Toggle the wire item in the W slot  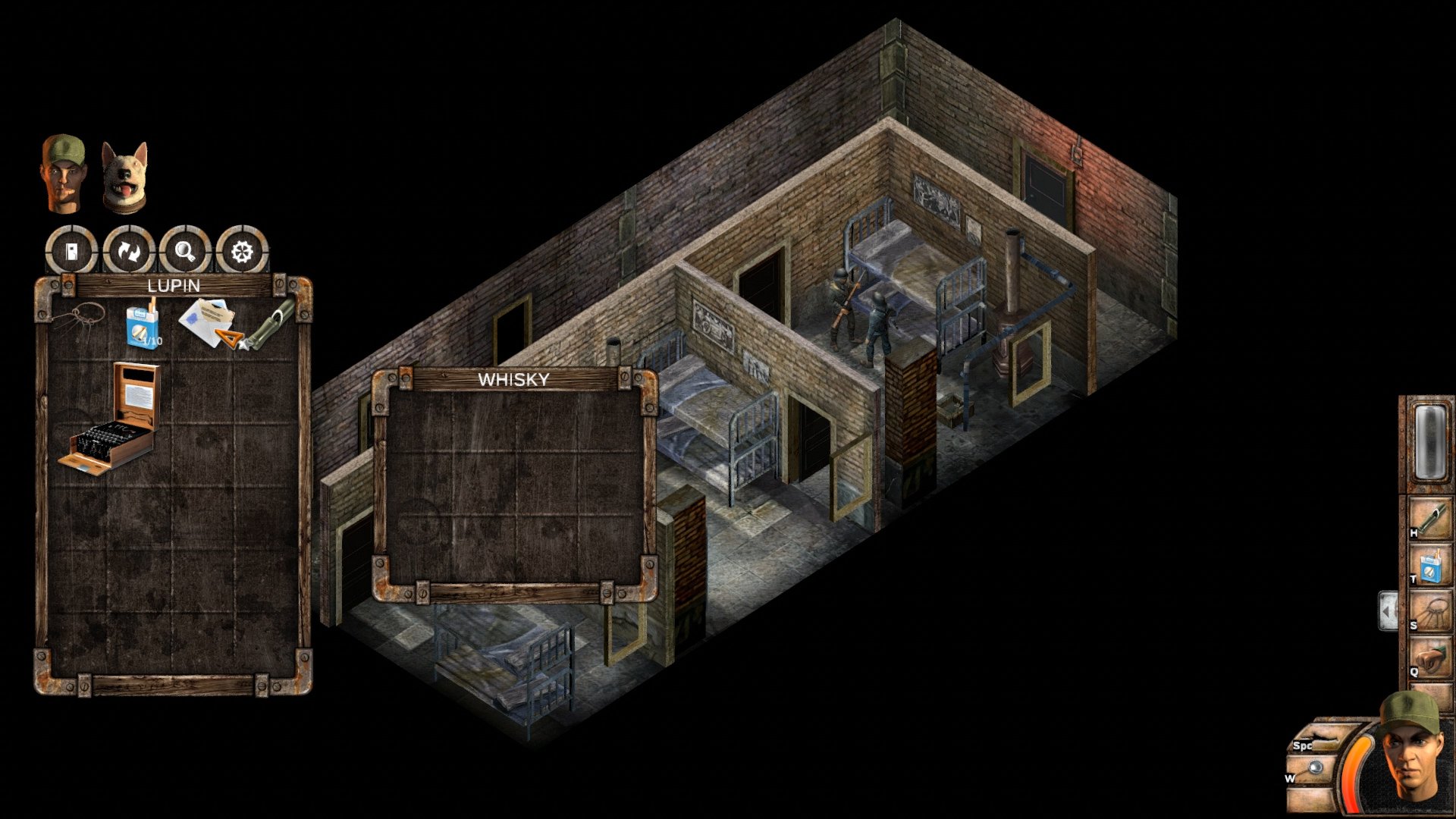tap(1316, 767)
